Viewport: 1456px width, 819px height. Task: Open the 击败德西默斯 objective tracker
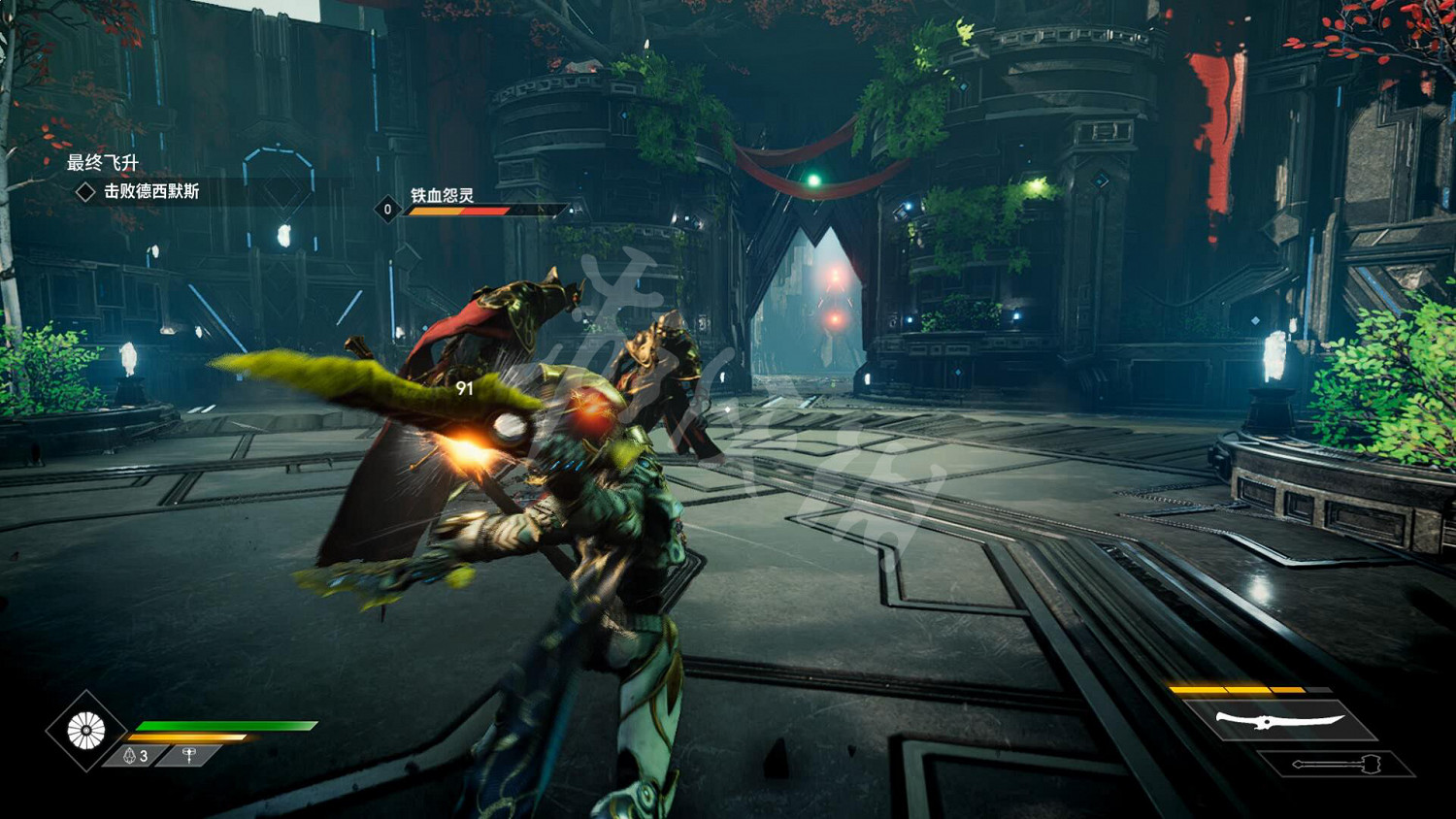pyautogui.click(x=150, y=191)
